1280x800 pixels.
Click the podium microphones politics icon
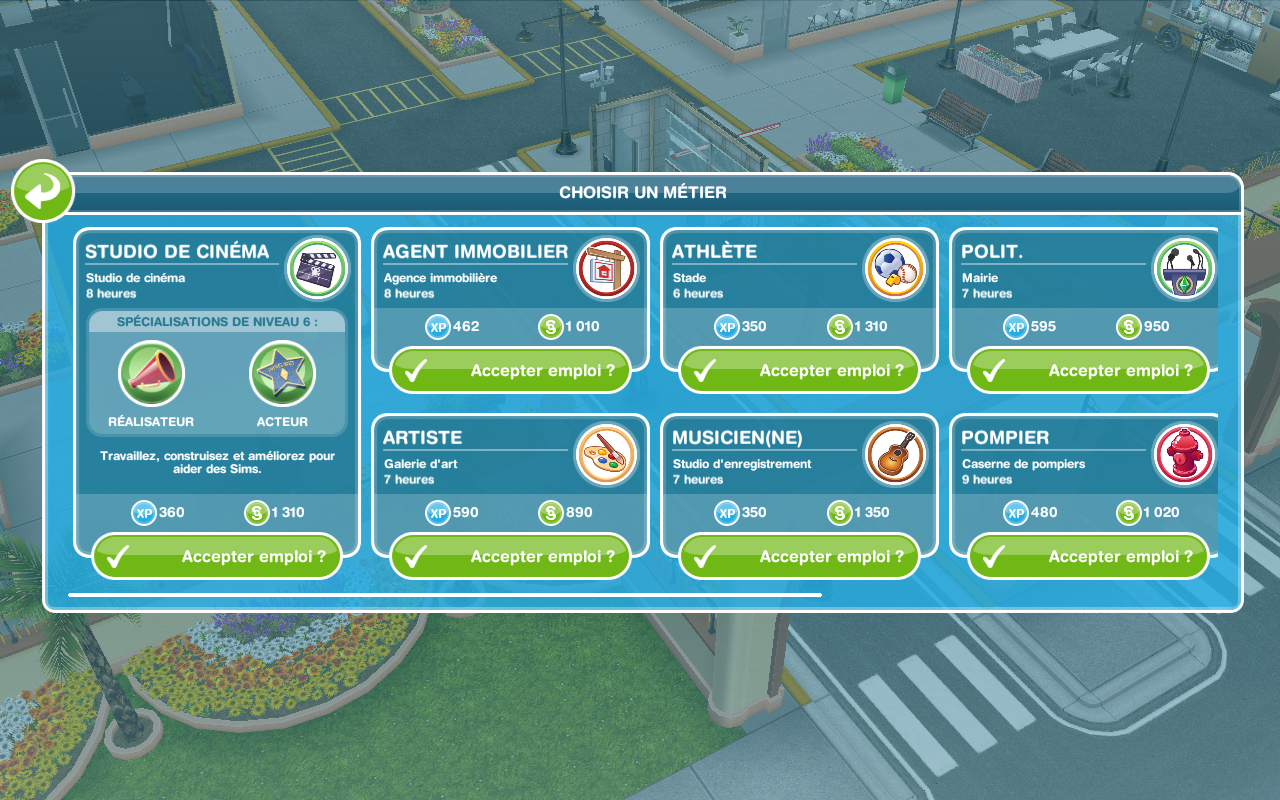pyautogui.click(x=1184, y=269)
